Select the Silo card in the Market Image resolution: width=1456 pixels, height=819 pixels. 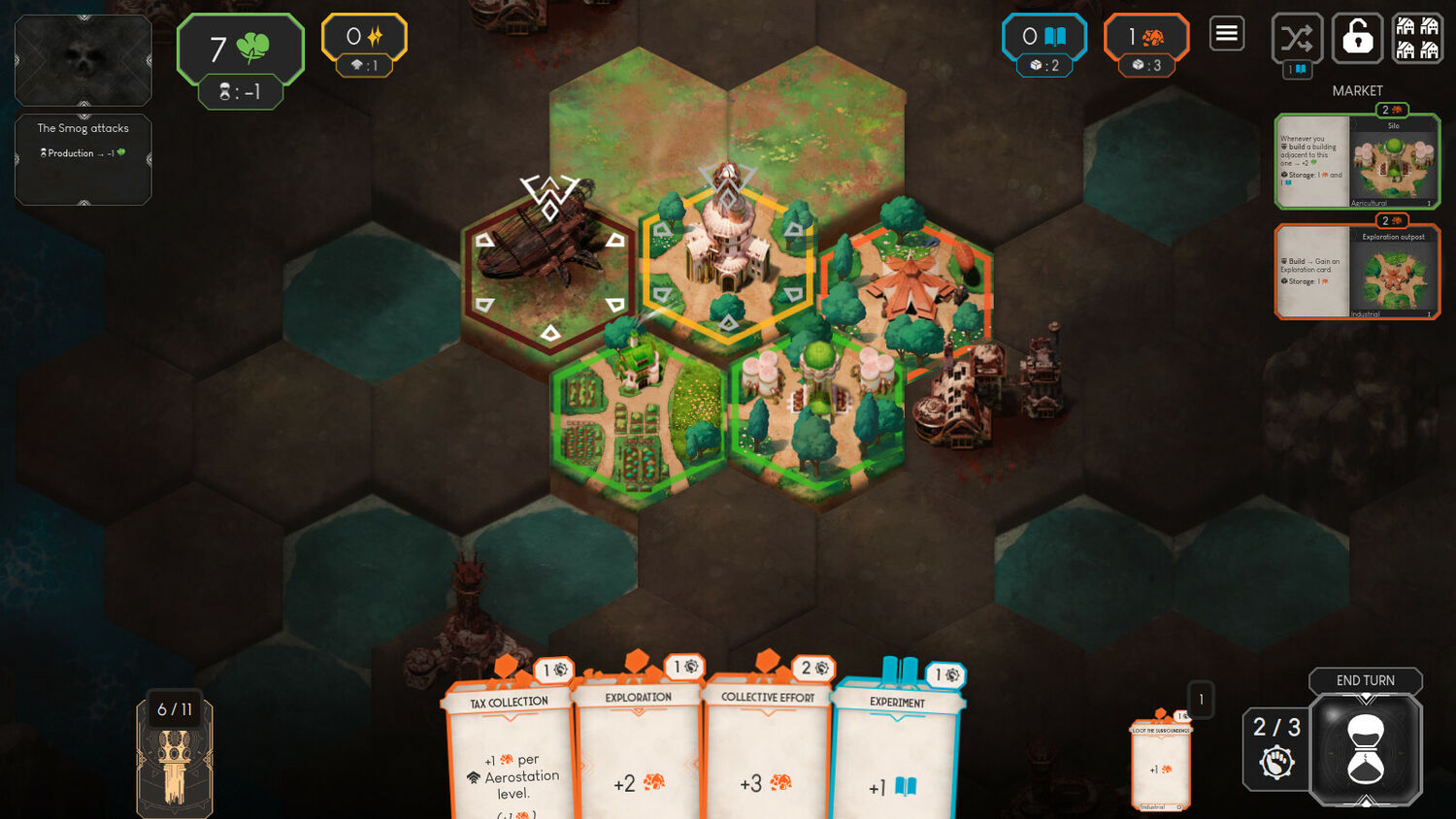(x=1356, y=161)
